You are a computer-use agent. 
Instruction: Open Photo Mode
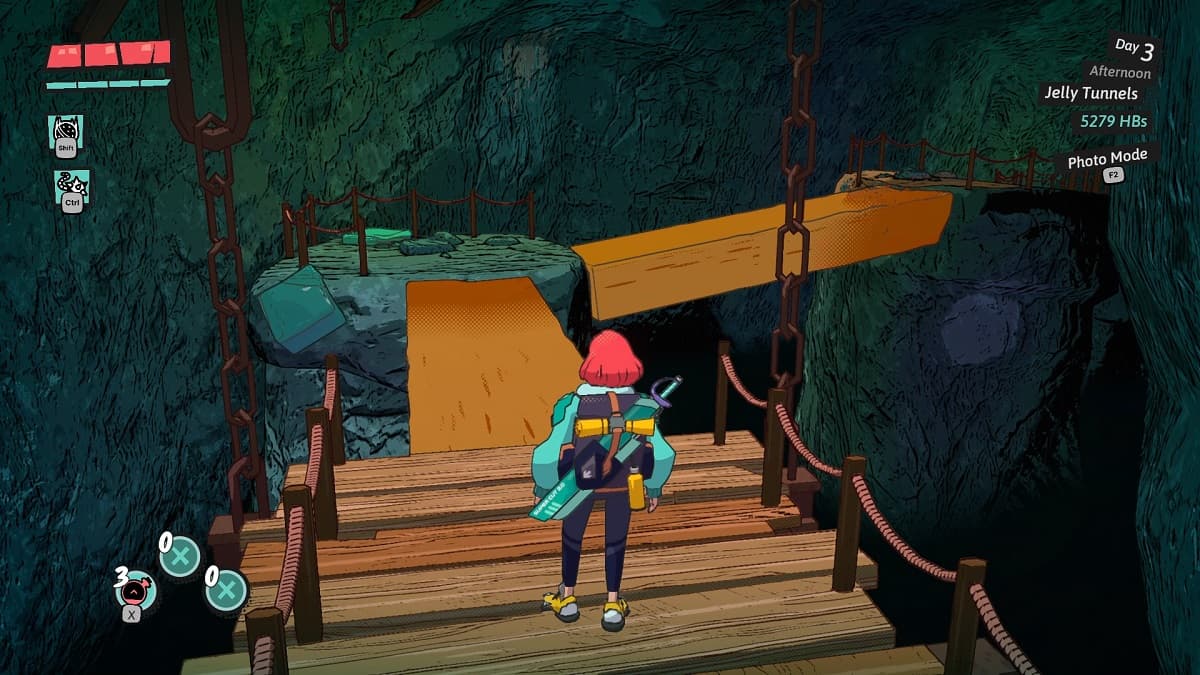click(1107, 160)
